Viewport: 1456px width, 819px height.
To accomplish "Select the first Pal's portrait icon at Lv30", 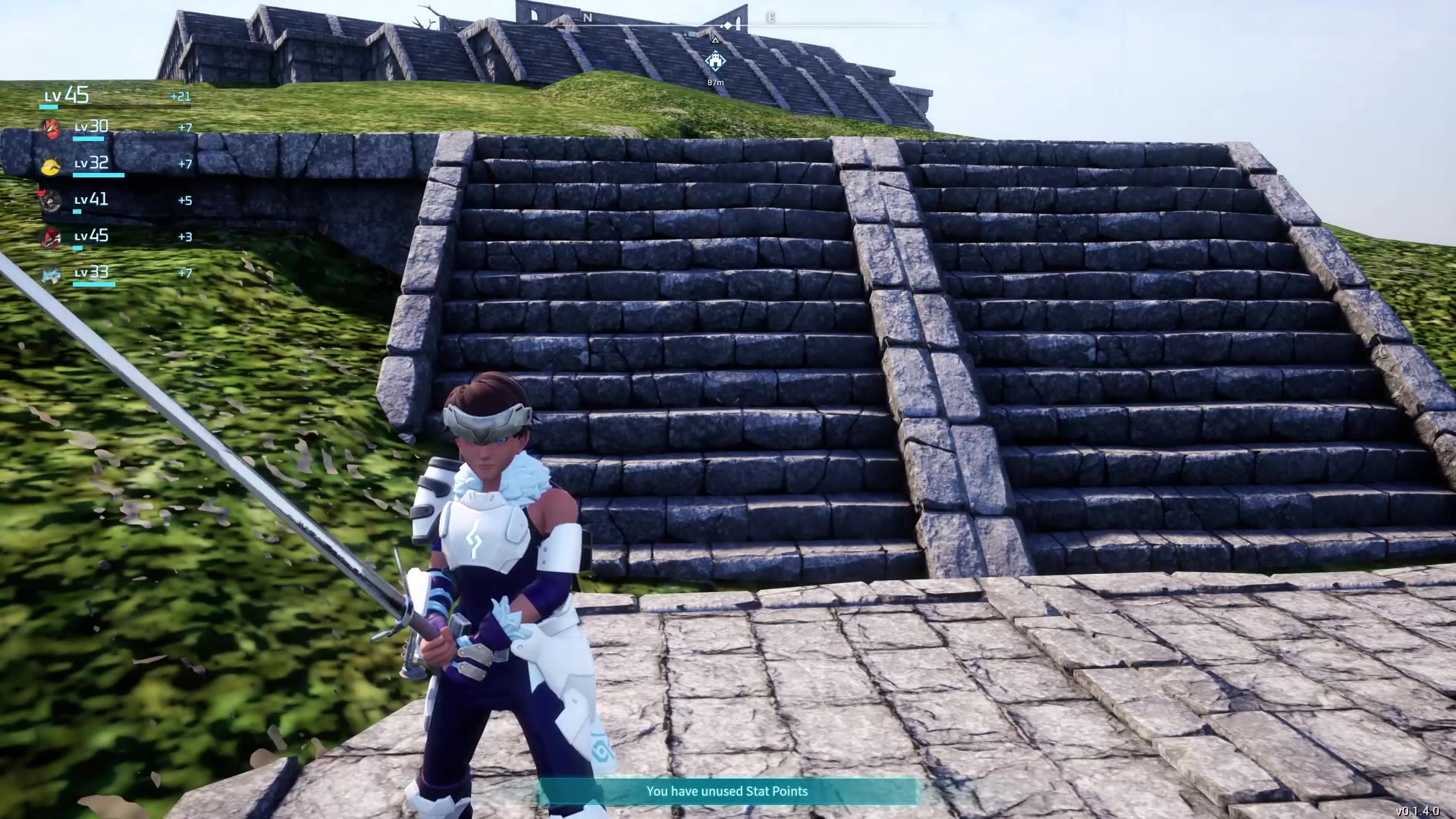I will pos(50,129).
